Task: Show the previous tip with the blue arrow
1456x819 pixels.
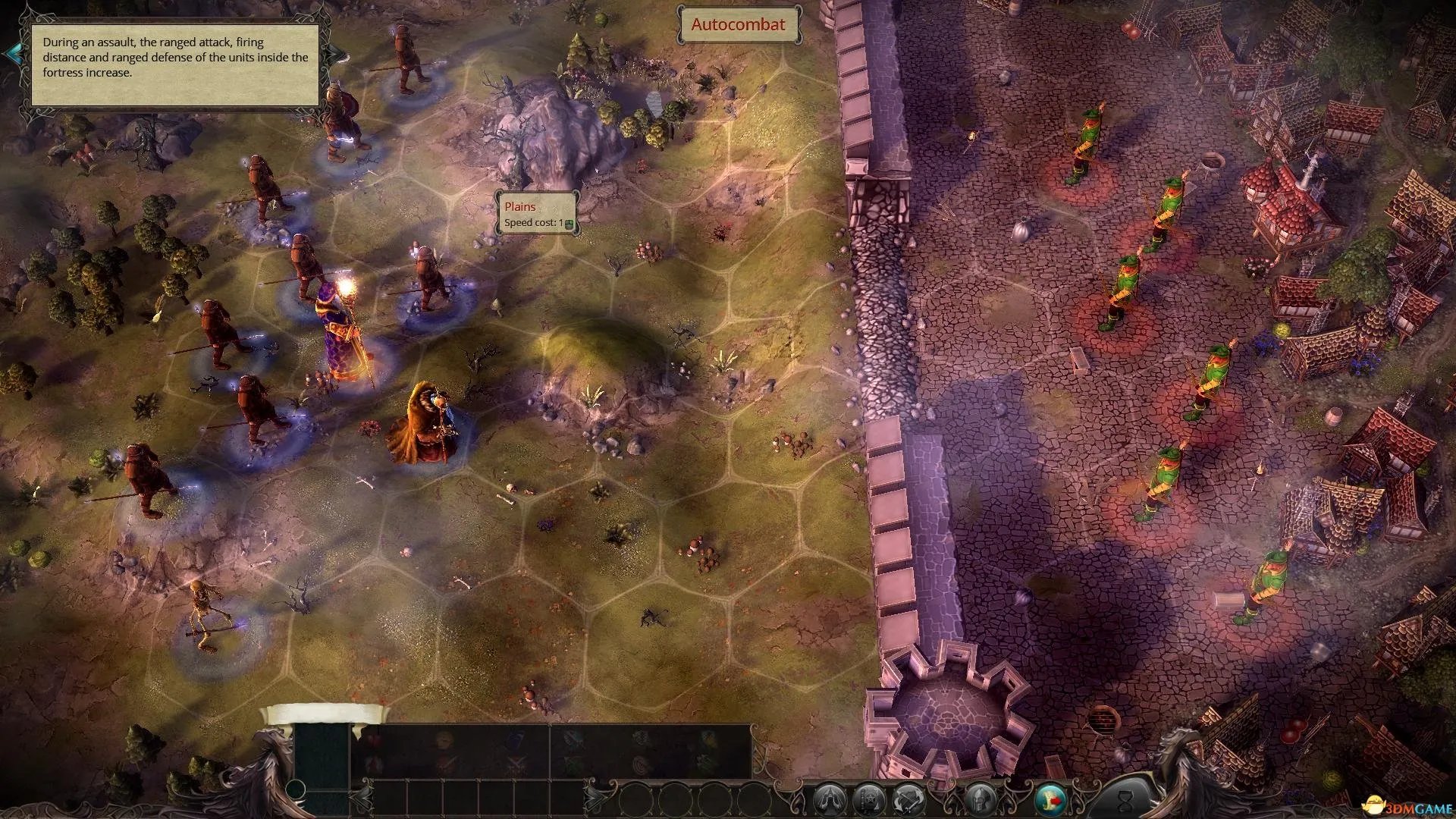Action: tap(13, 53)
